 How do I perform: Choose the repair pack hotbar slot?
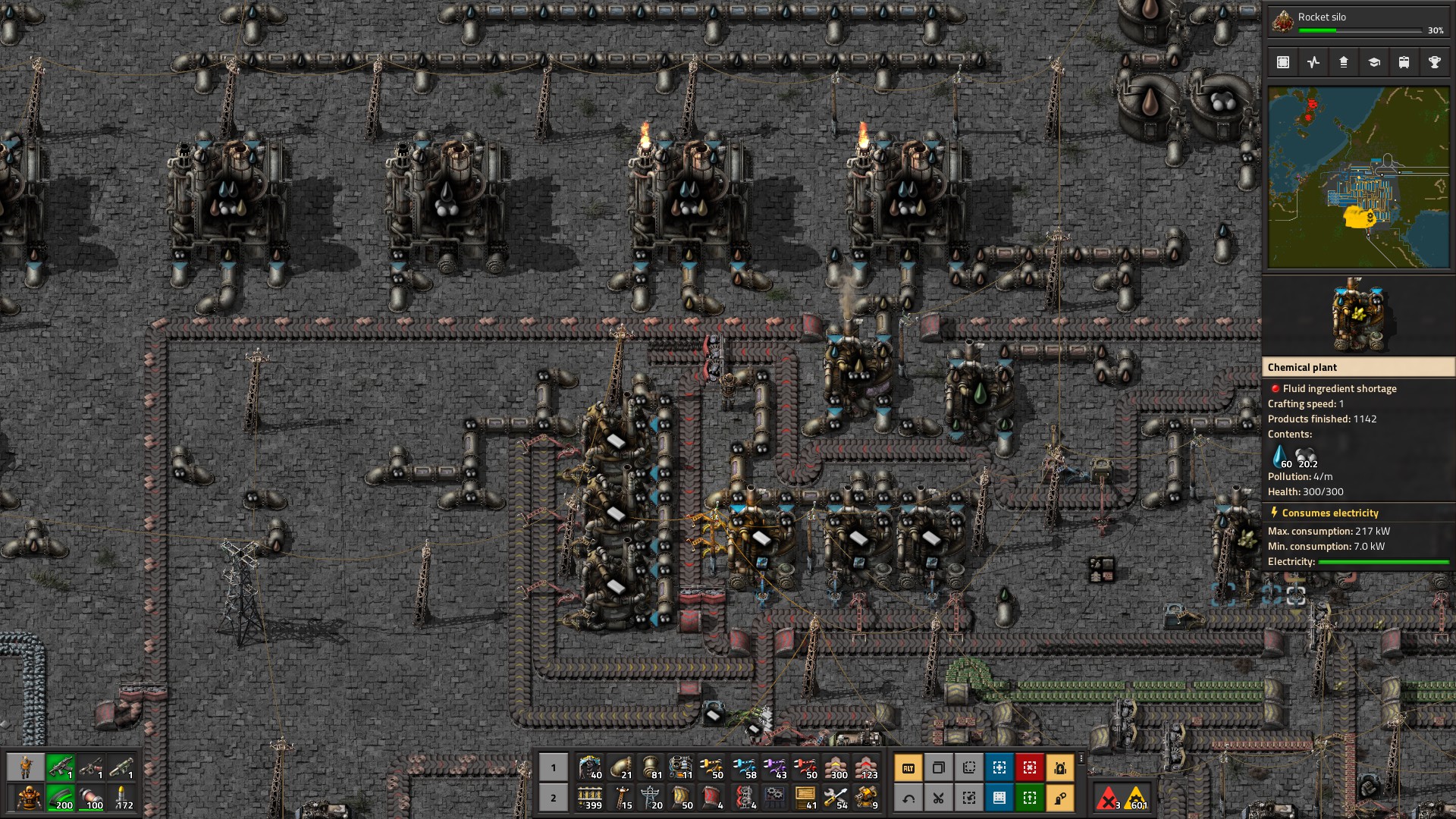pos(836,798)
